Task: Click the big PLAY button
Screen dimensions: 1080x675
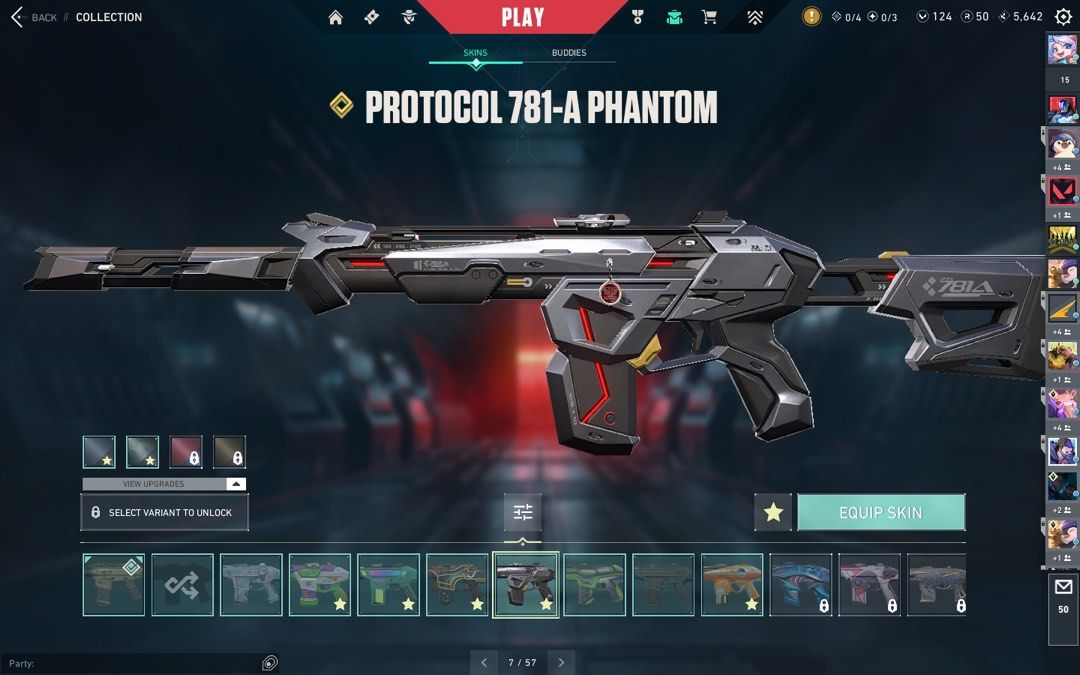Action: coord(522,17)
